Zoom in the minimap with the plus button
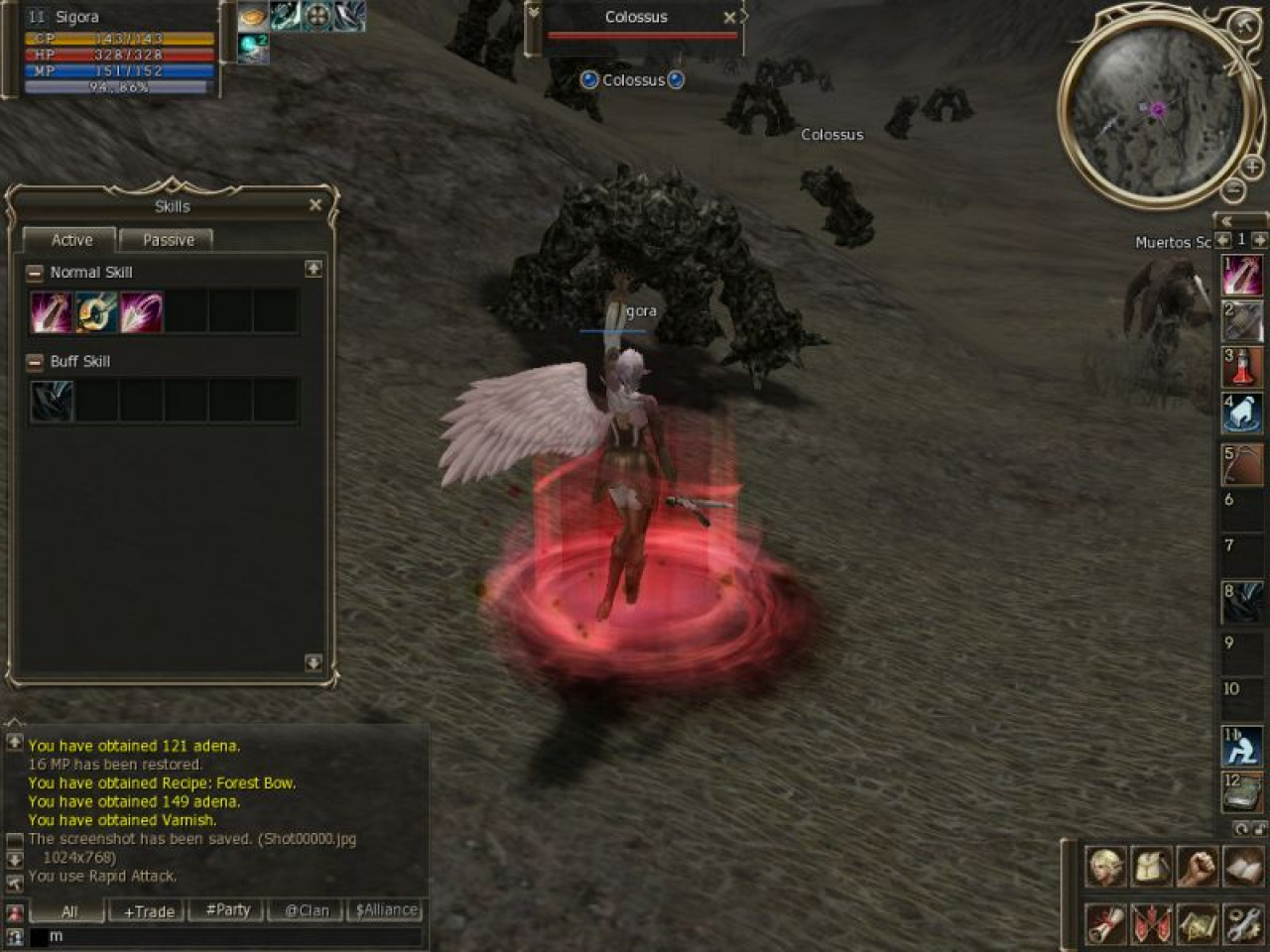 pyautogui.click(x=1252, y=168)
